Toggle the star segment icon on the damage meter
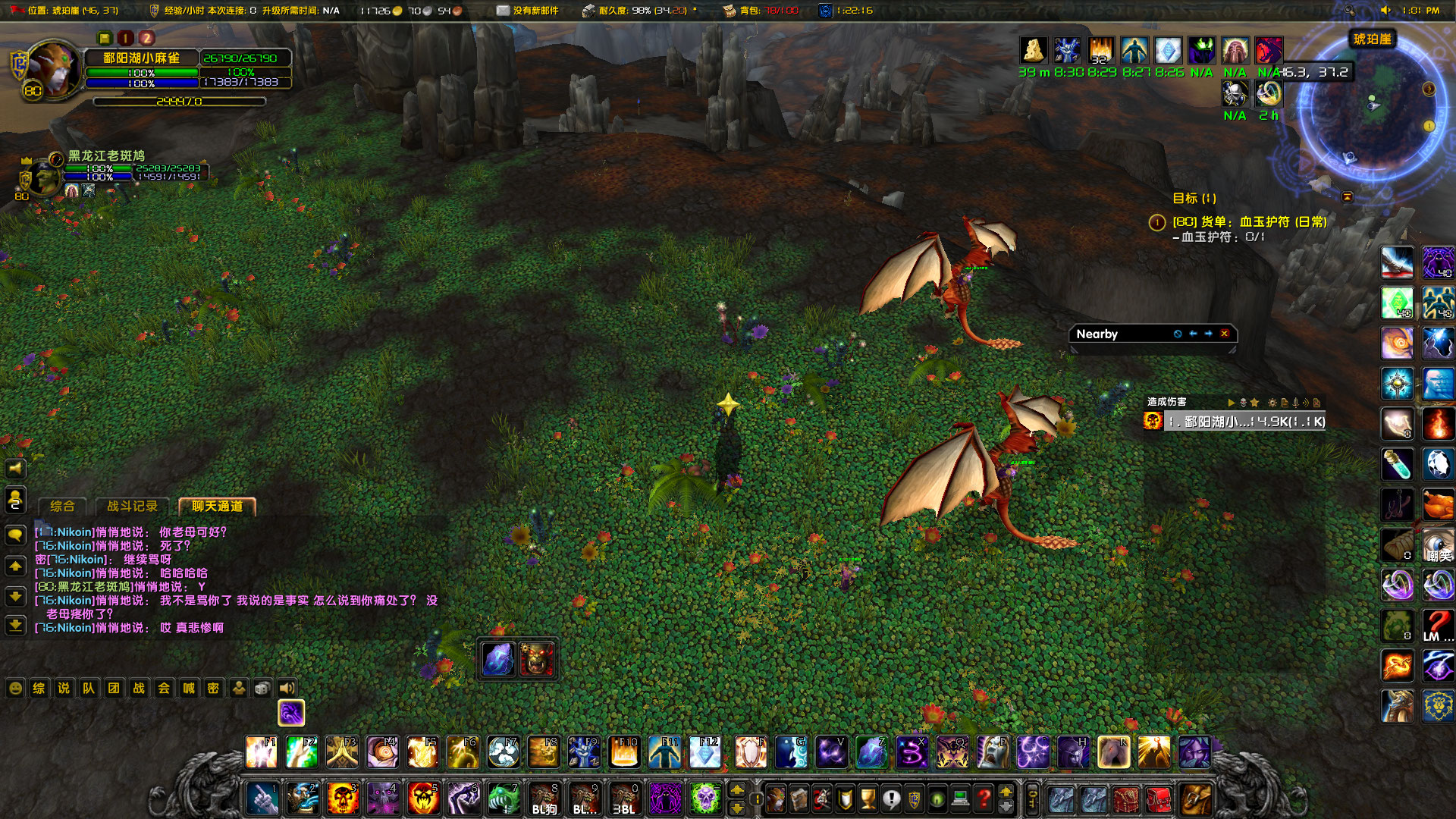The width and height of the screenshot is (1456, 819). pyautogui.click(x=1255, y=403)
